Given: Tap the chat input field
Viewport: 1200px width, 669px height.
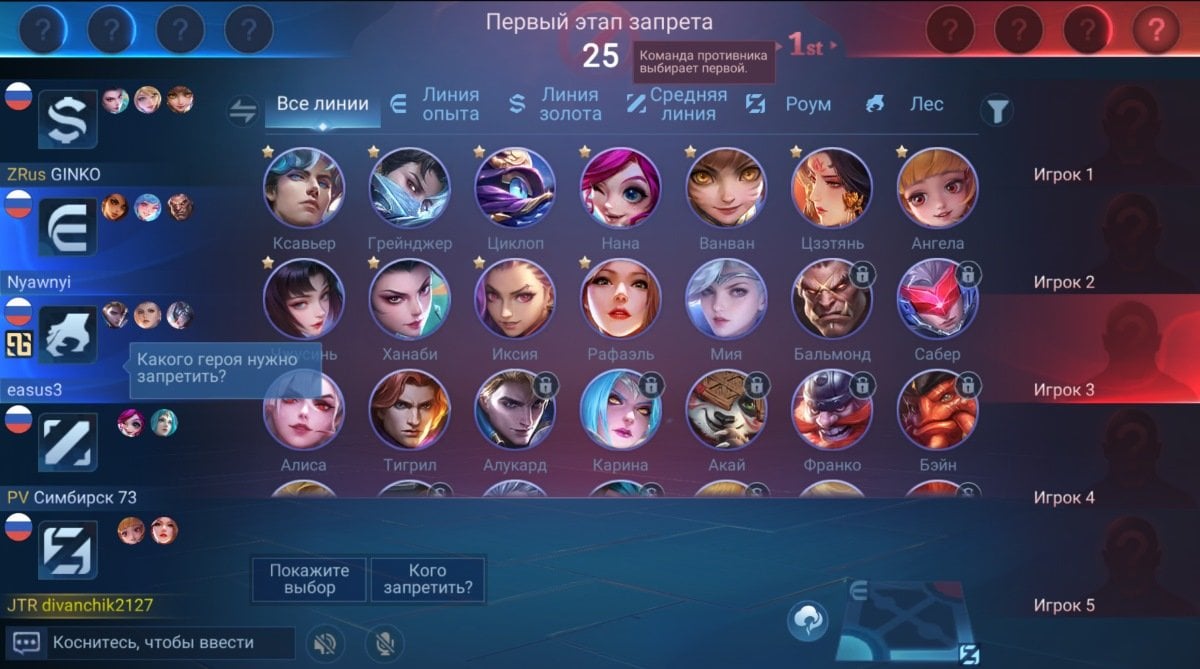Looking at the screenshot, I should (172, 643).
